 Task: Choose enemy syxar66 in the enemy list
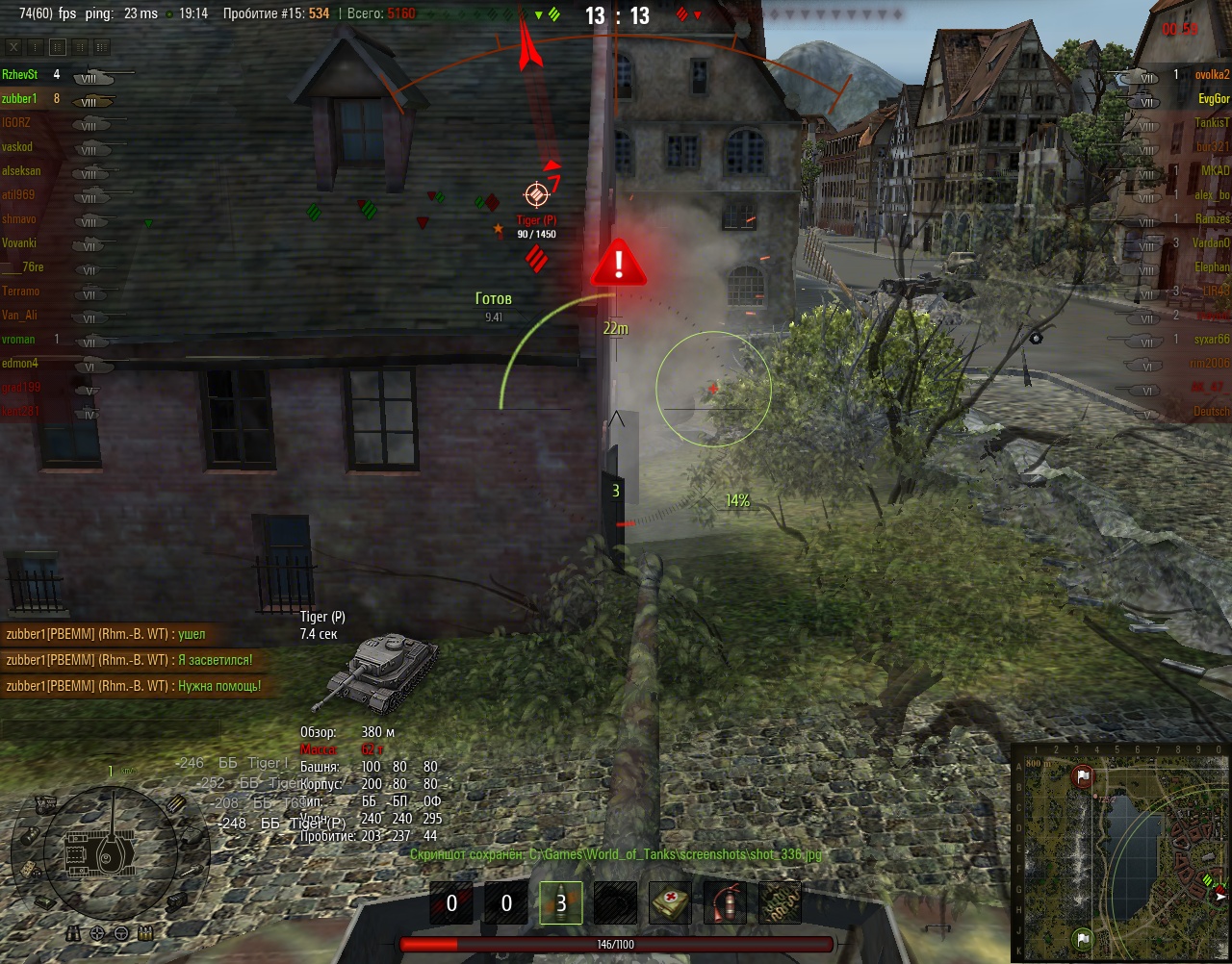(1212, 339)
